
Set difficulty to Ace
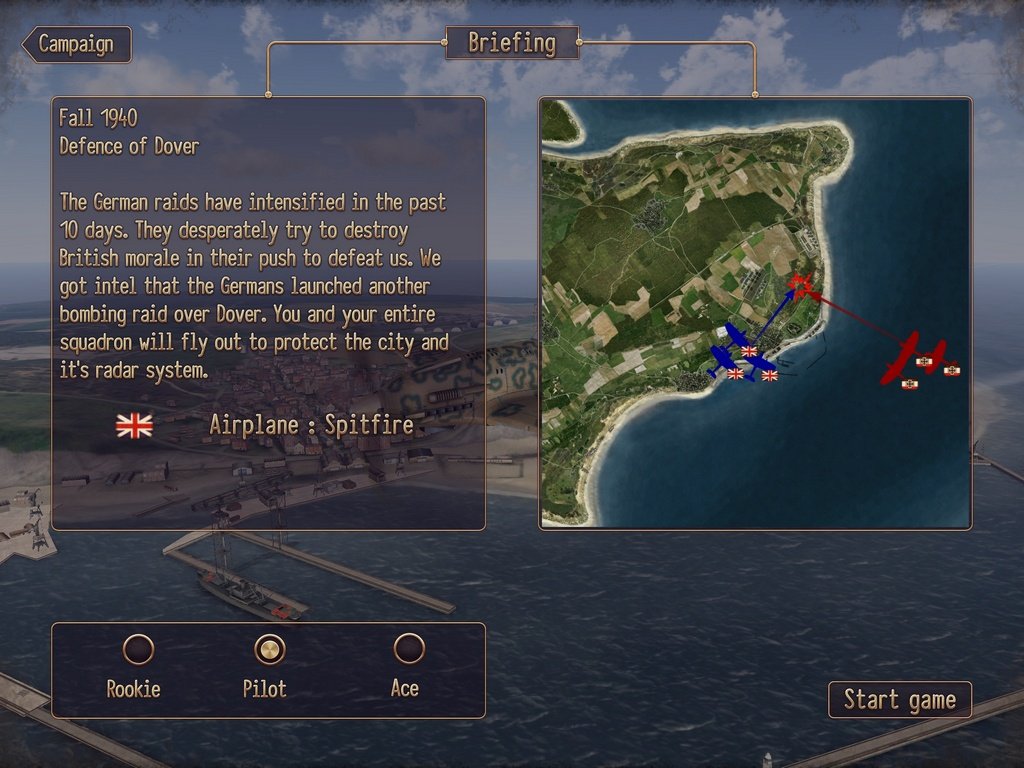coord(408,650)
